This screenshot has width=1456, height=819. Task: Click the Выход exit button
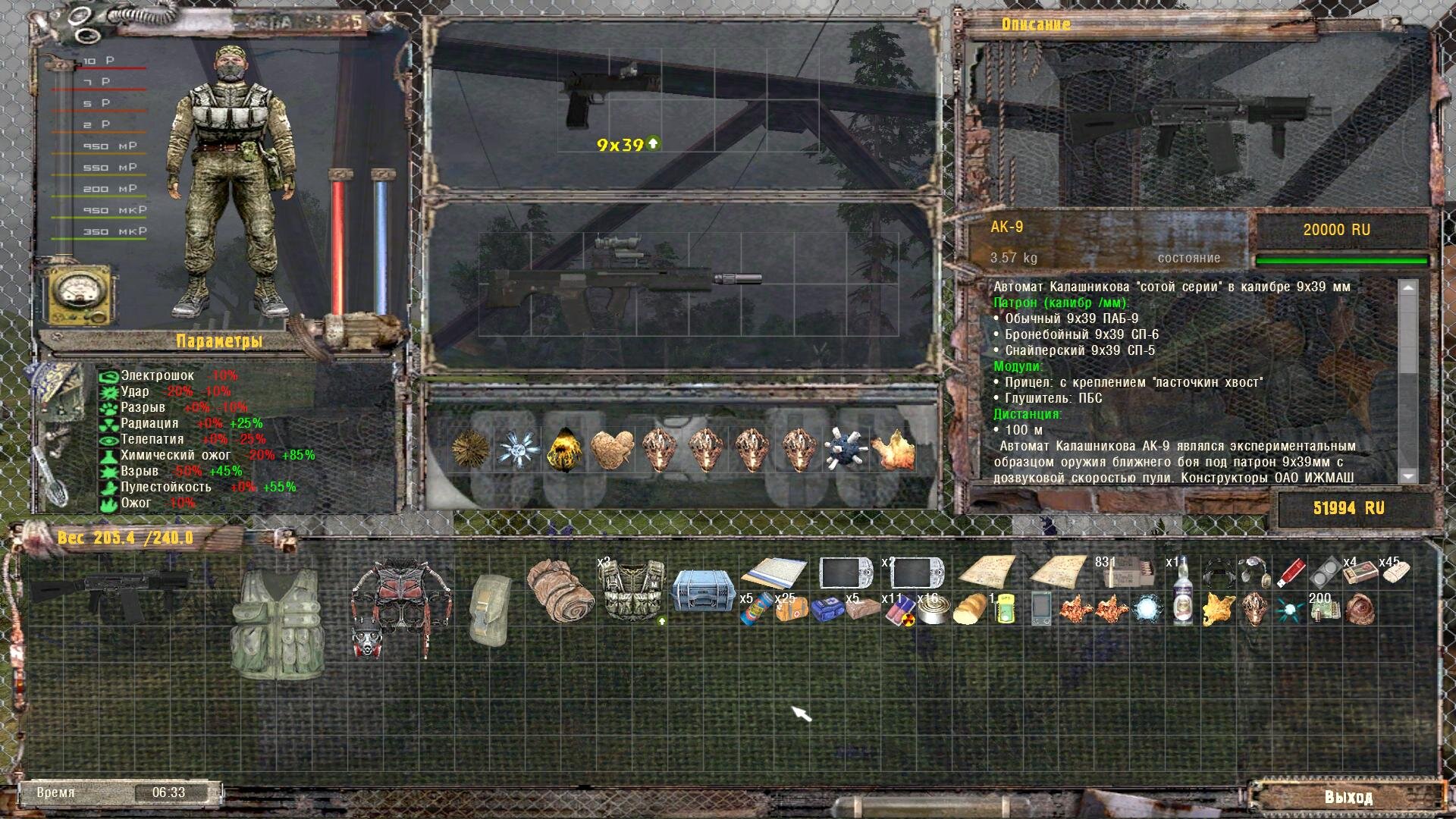pyautogui.click(x=1348, y=797)
